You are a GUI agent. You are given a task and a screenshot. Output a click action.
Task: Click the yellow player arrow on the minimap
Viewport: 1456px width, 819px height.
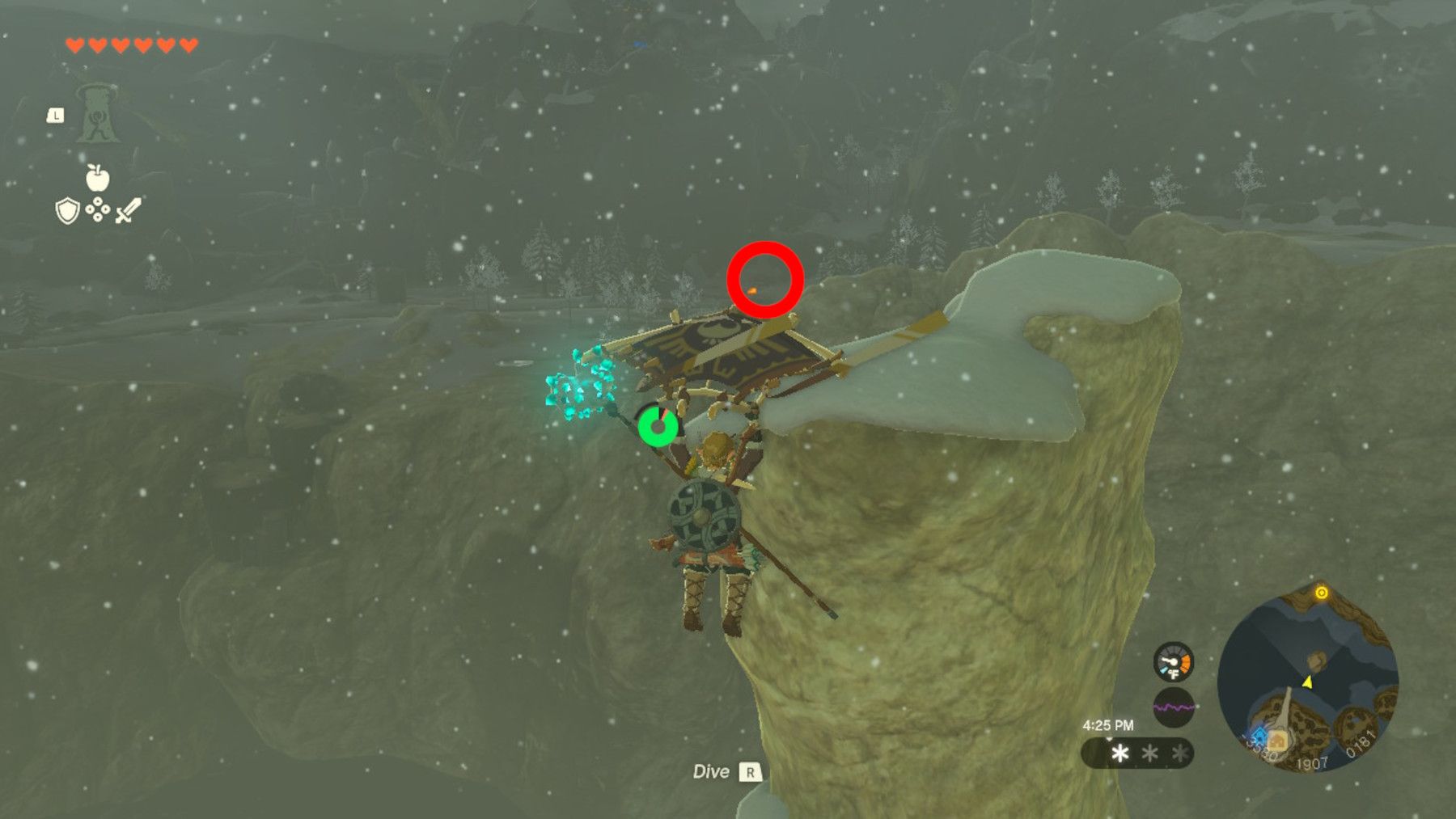pos(1307,683)
